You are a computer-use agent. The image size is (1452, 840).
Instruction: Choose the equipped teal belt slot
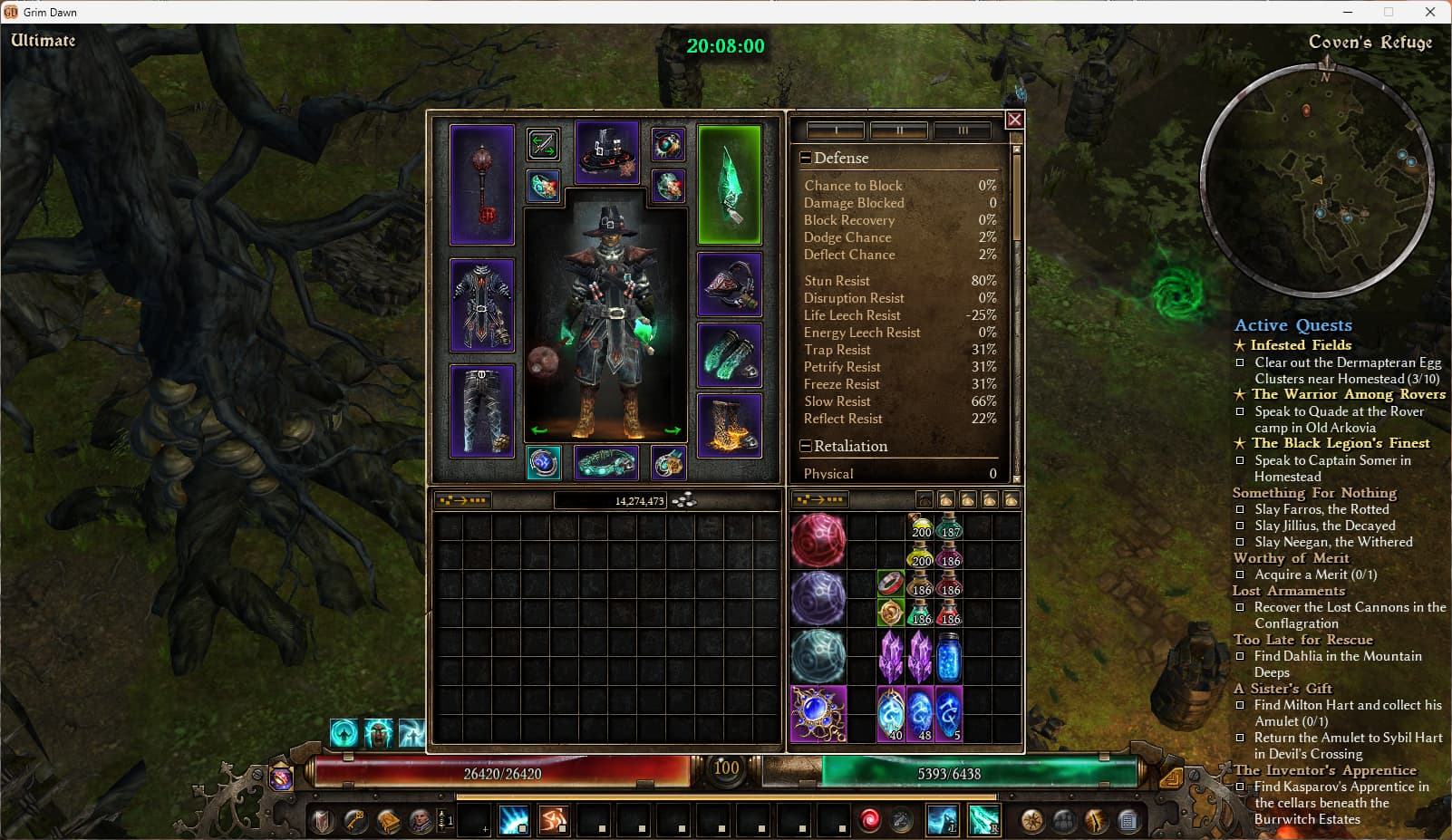606,462
